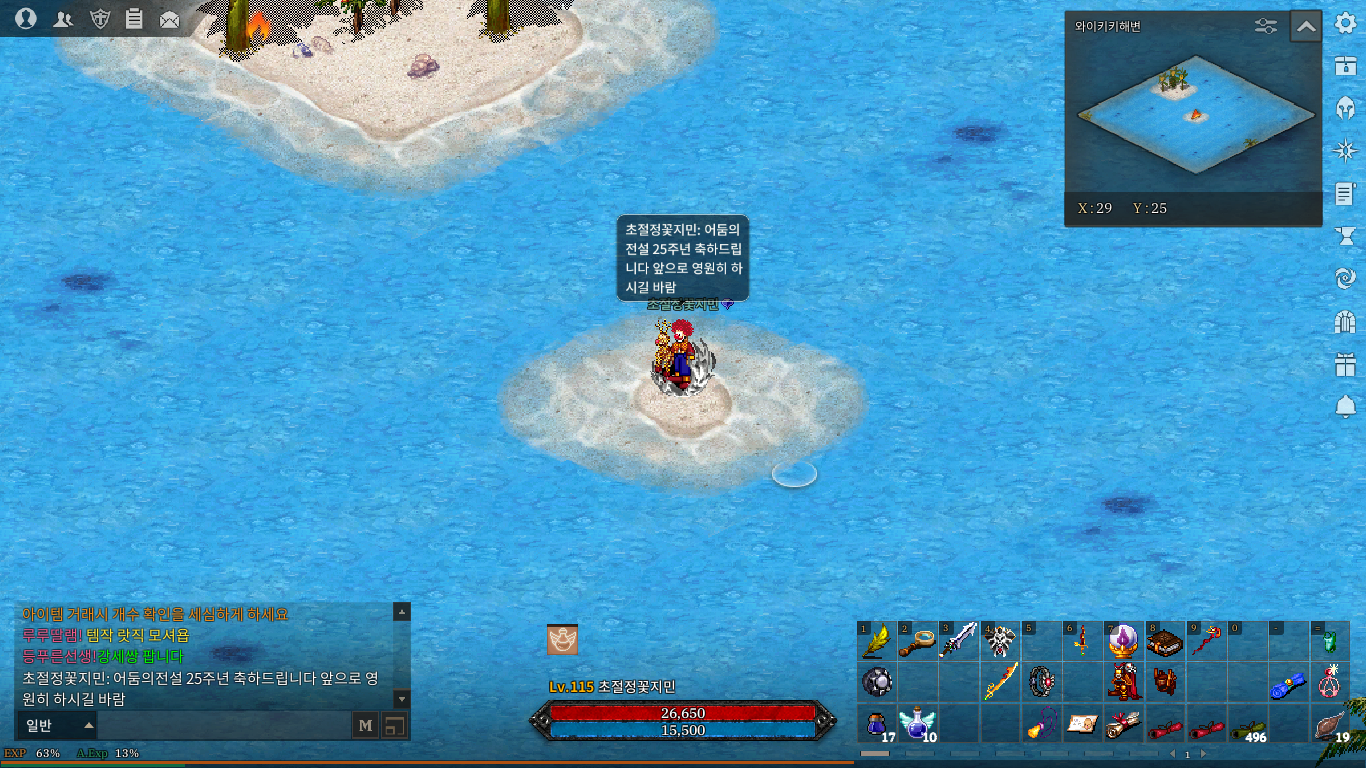The width and height of the screenshot is (1366, 768).
Task: Collapse the minimap with the arrow button
Action: click(1306, 27)
